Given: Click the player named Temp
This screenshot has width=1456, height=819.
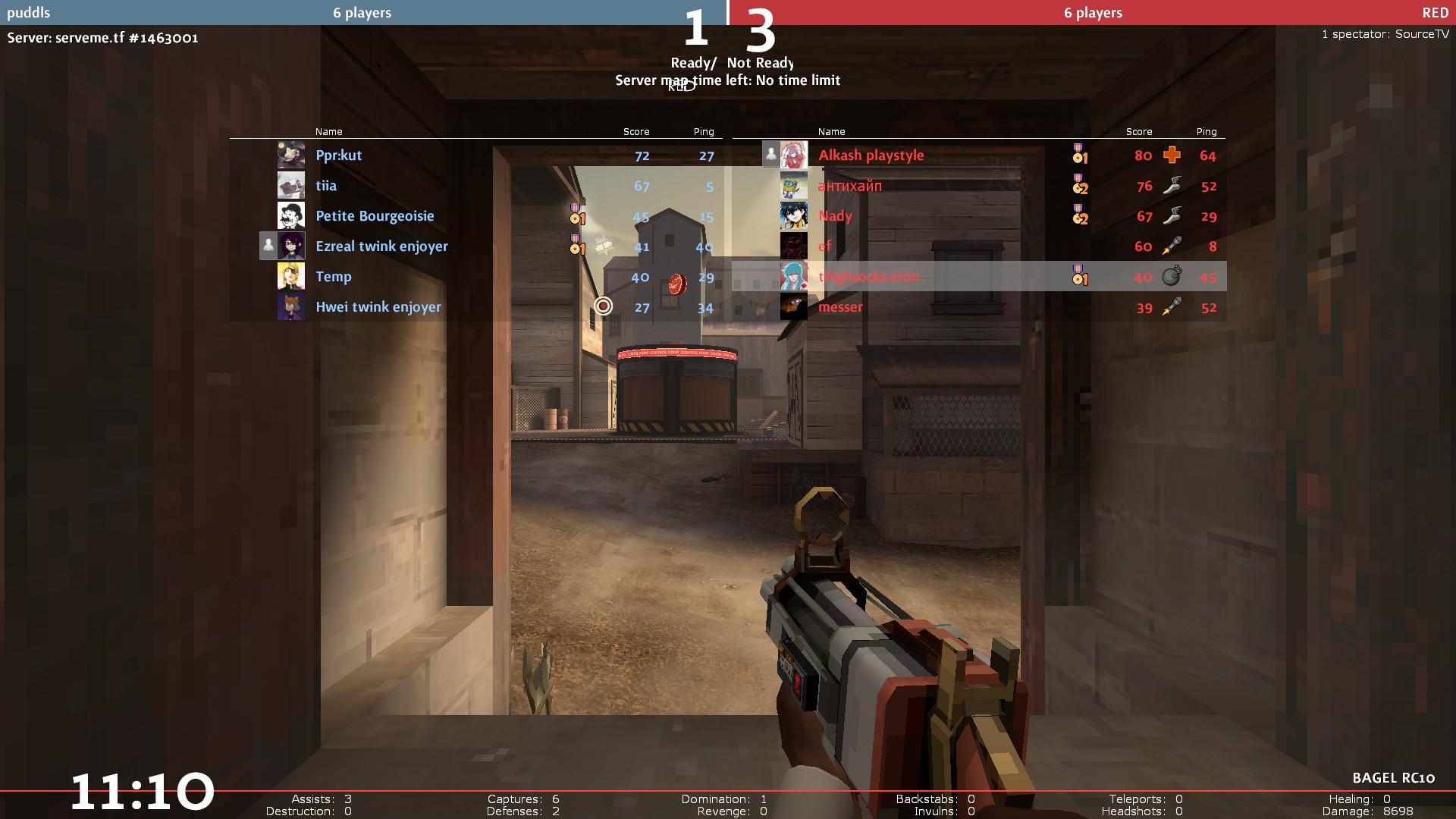Looking at the screenshot, I should [334, 277].
